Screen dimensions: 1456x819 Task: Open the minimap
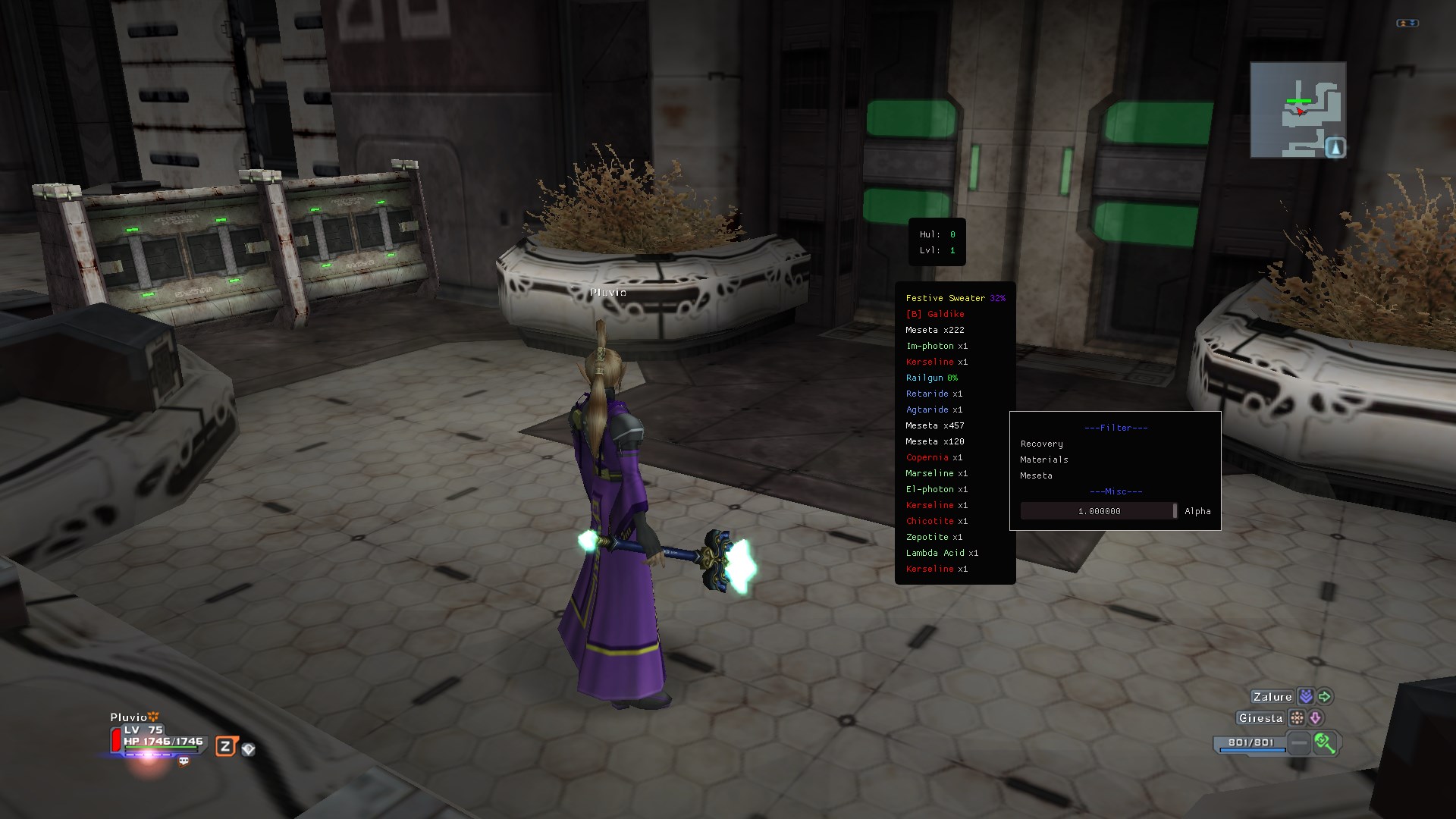(x=1297, y=110)
